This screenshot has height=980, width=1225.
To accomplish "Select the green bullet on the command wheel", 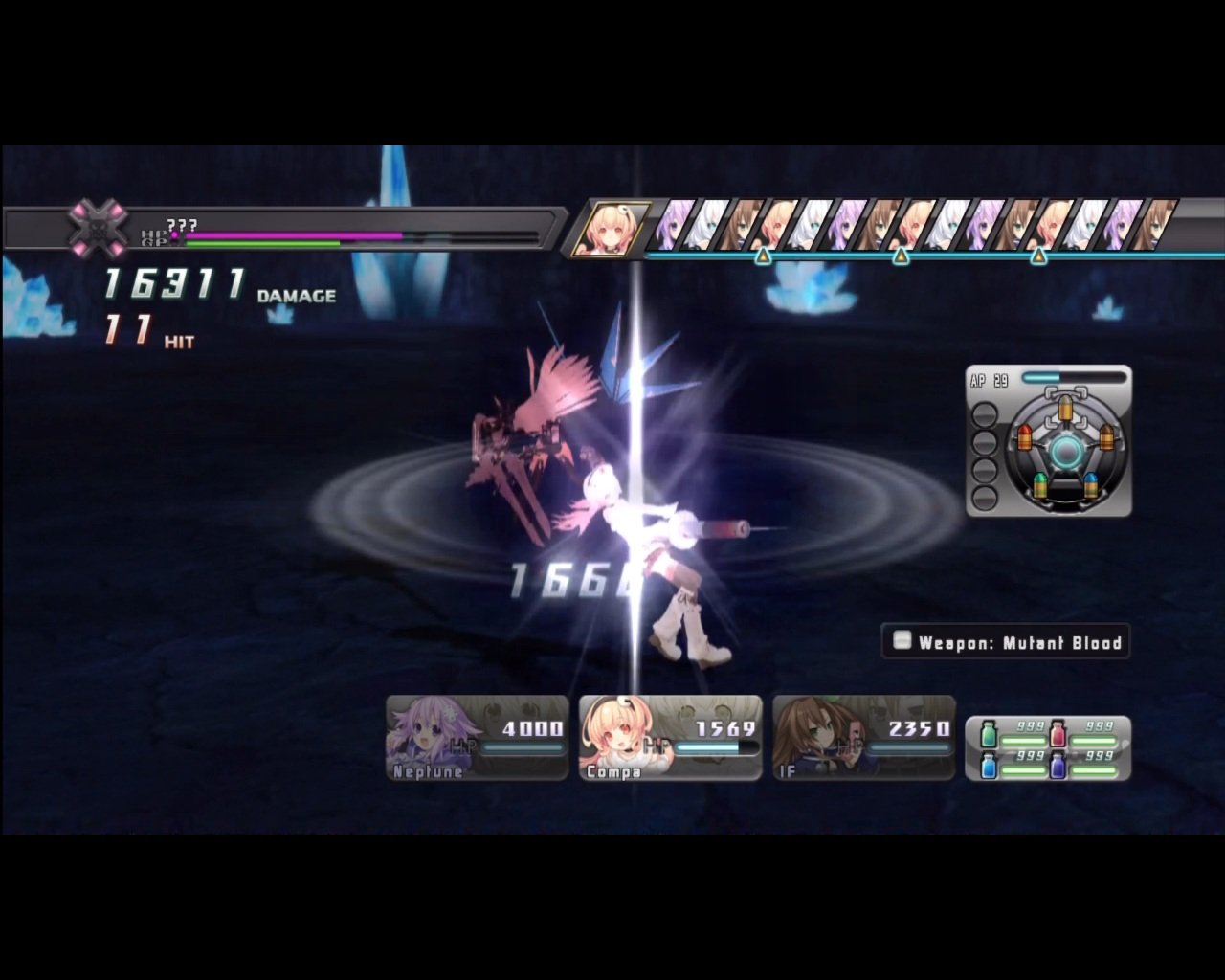I will point(1040,486).
